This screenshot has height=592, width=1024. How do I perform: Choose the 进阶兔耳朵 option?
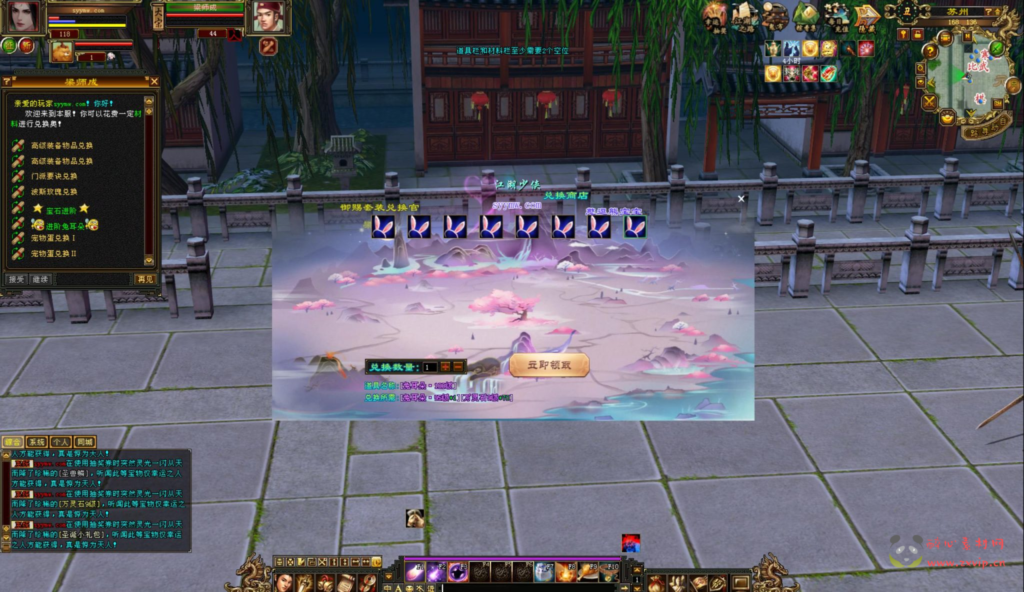[60, 226]
